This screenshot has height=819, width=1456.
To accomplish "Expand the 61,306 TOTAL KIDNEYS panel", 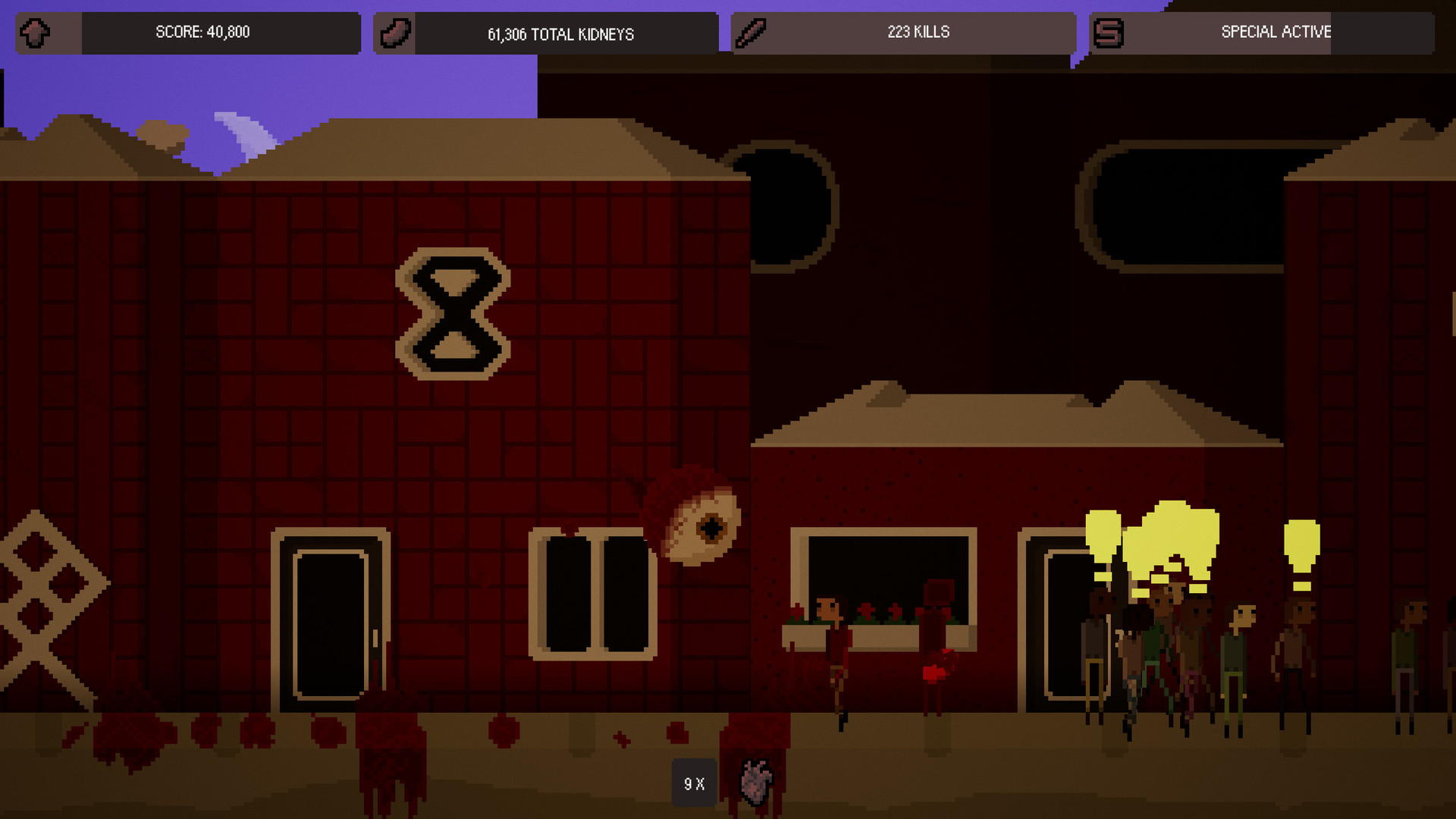I will [561, 33].
